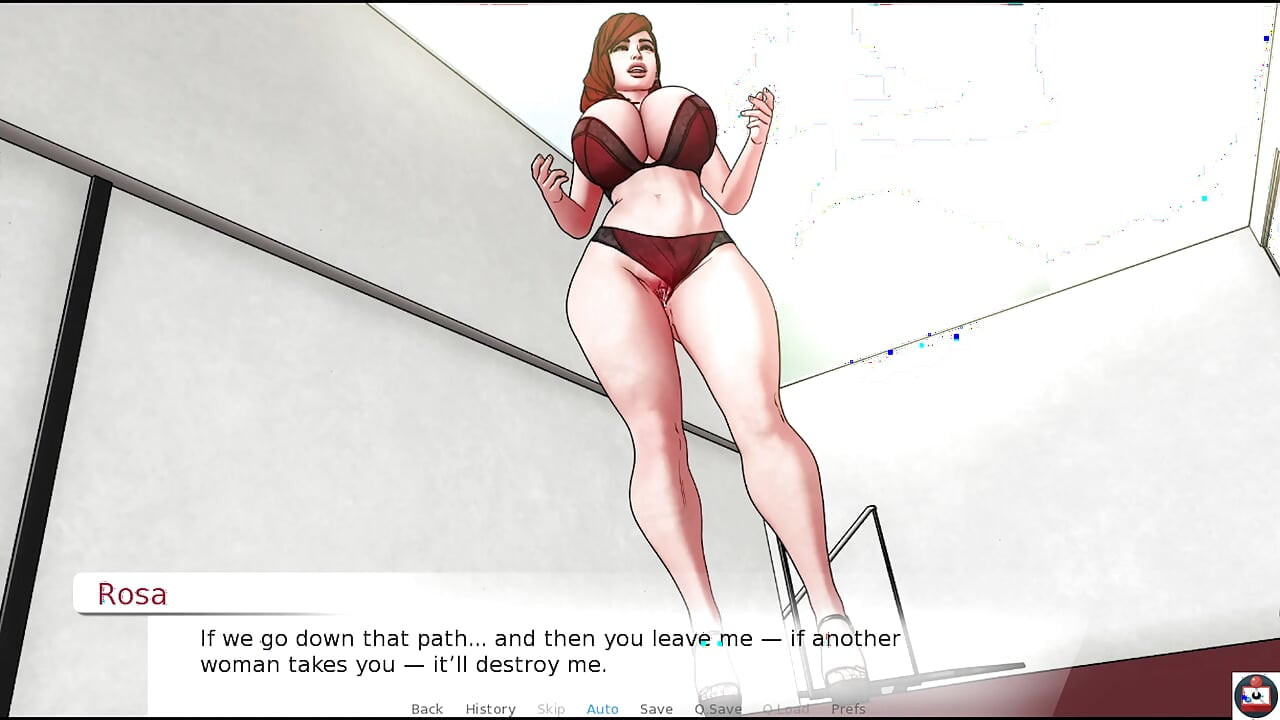Click Back to rewind dialogue
The width and height of the screenshot is (1280, 720).
click(427, 709)
